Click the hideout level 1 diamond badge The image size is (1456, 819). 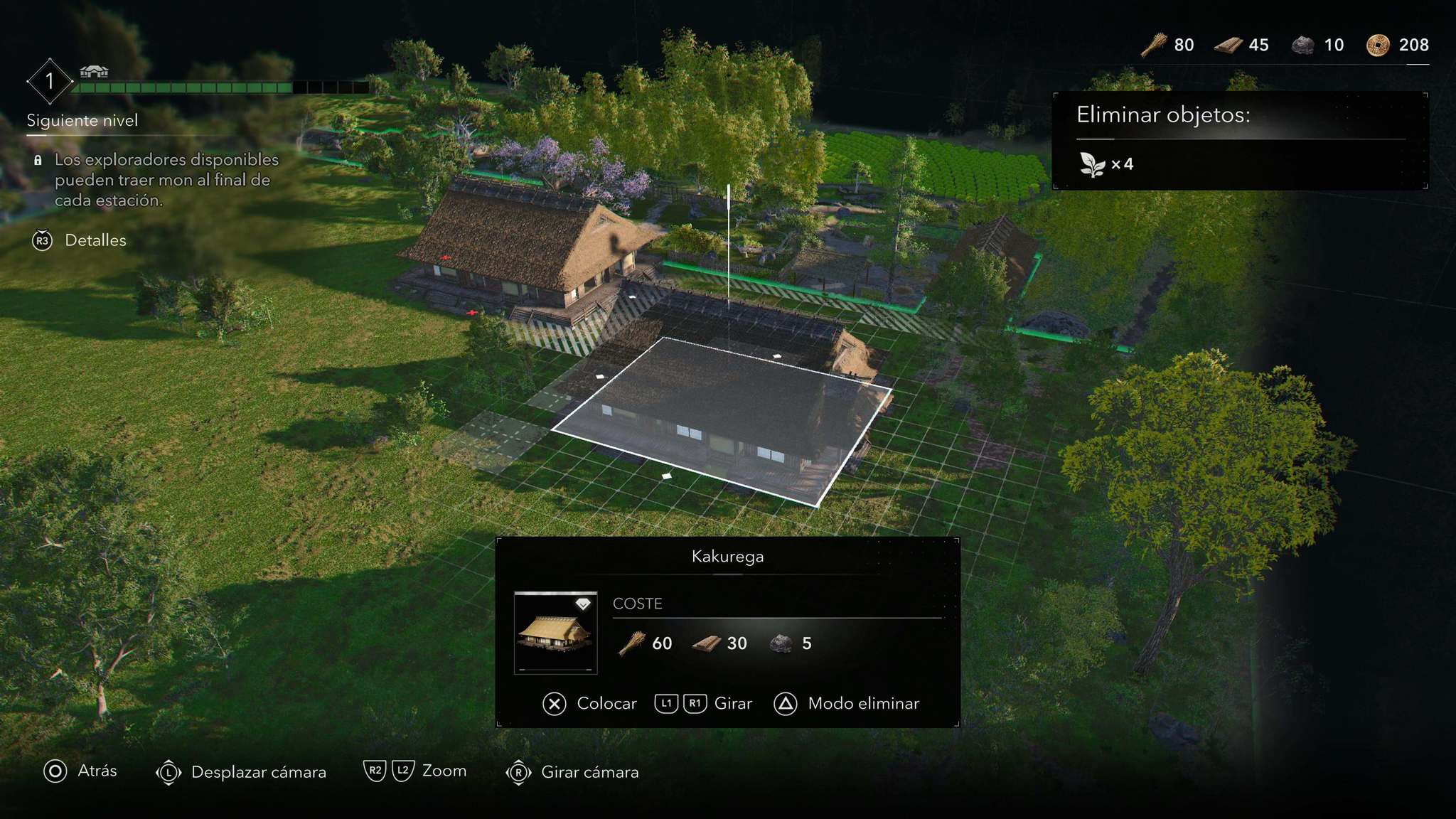pos(50,81)
